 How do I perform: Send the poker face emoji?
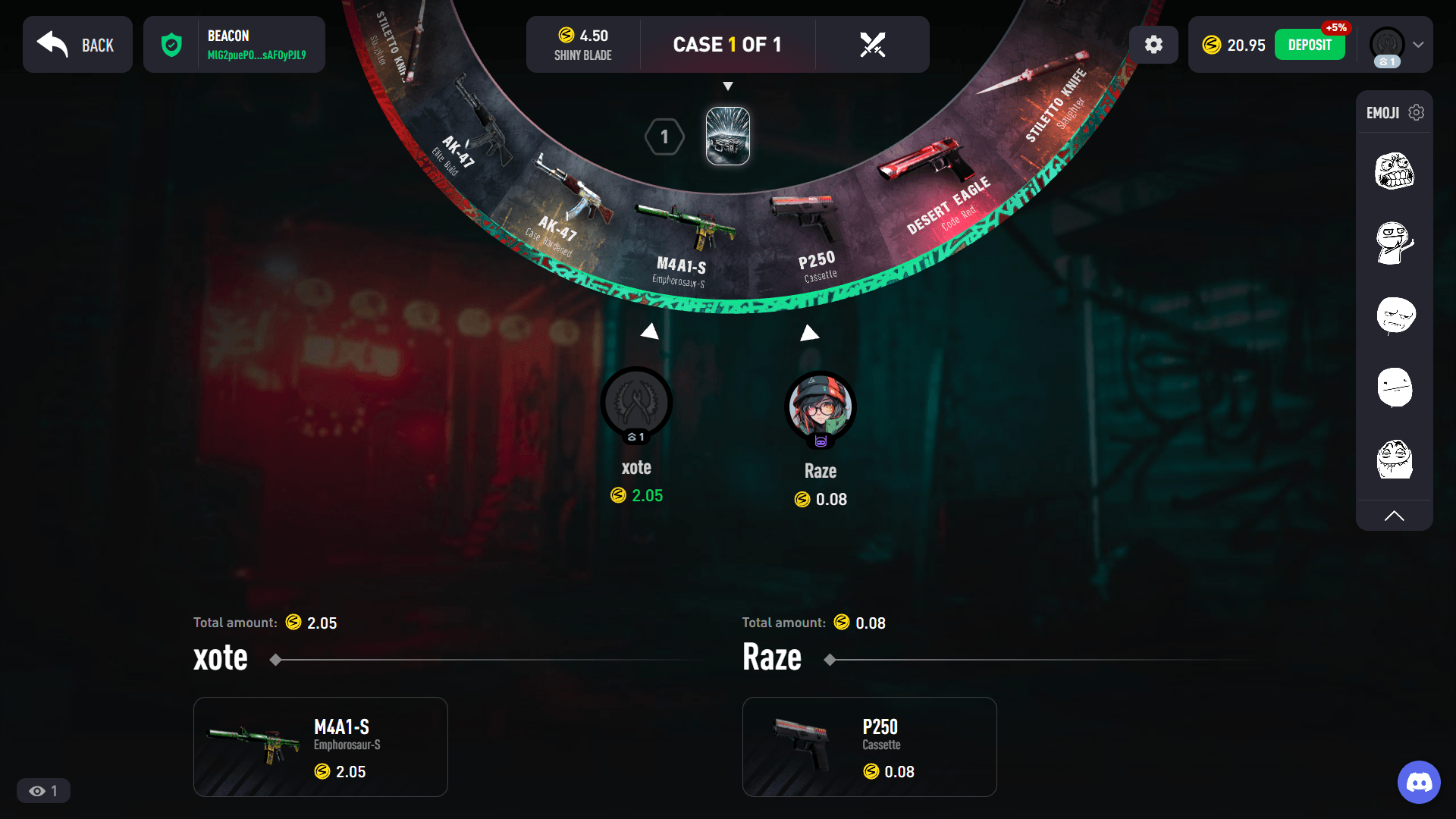pyautogui.click(x=1395, y=388)
